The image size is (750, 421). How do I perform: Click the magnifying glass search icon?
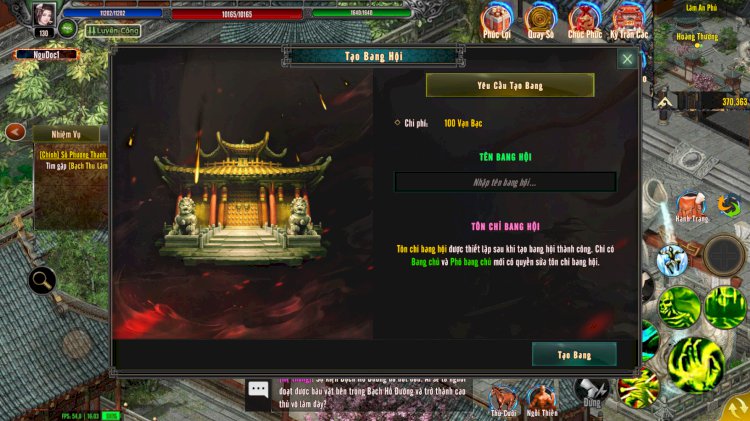point(42,281)
